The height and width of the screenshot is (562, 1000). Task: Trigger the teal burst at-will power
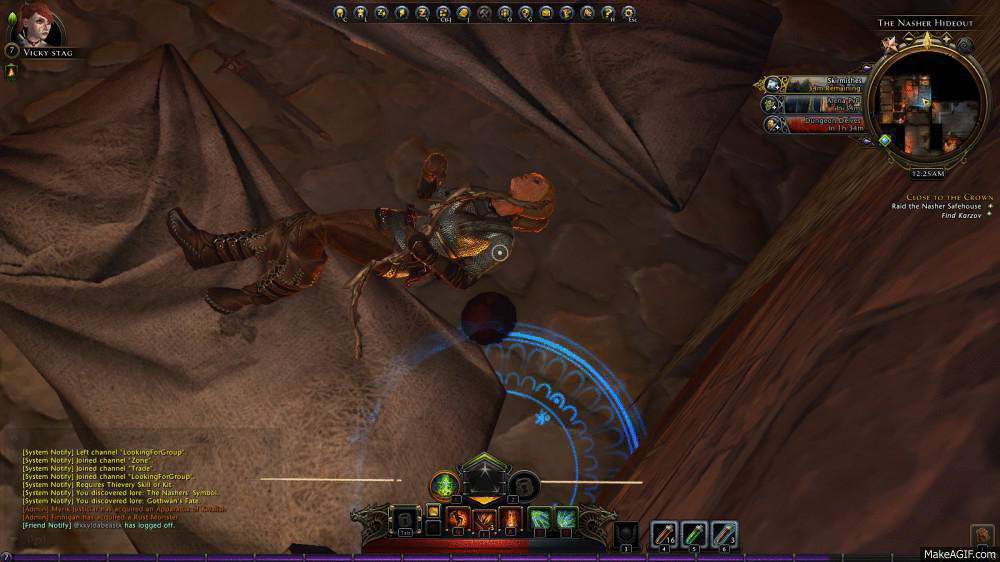click(540, 518)
